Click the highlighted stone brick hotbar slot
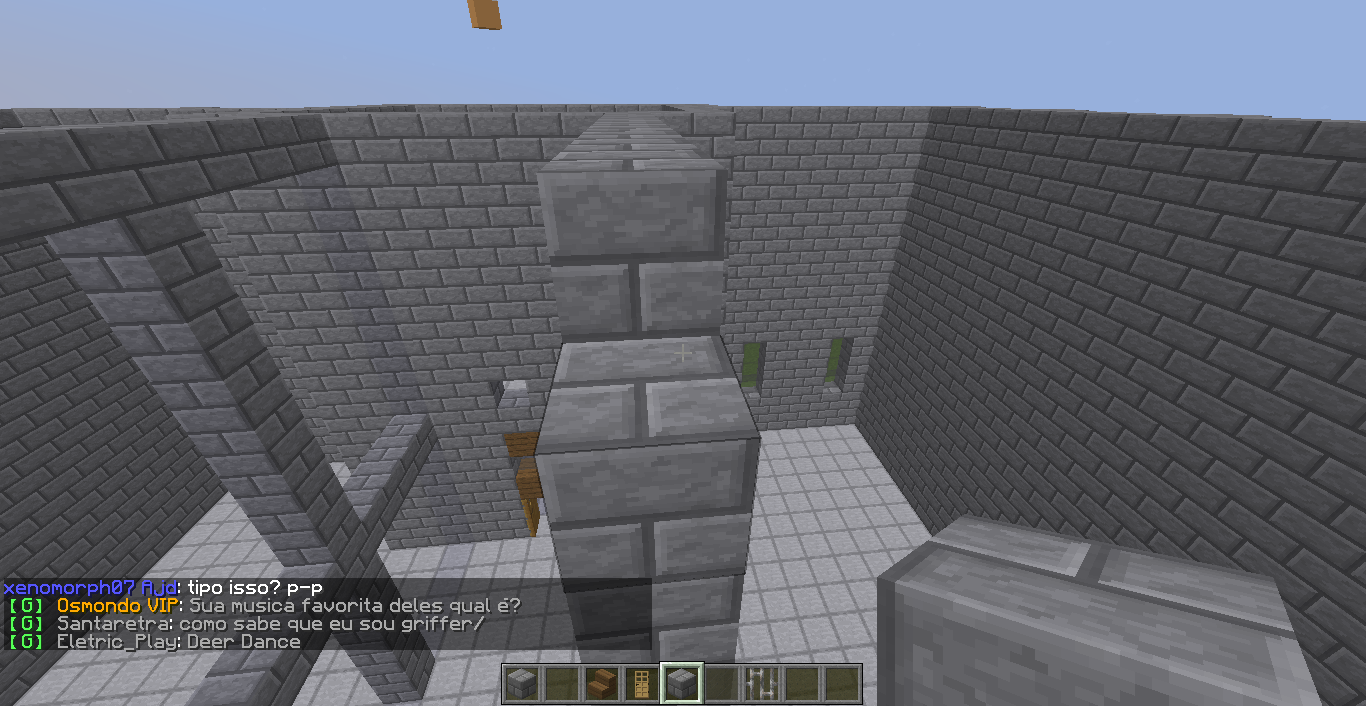Screen dimensions: 1366x706 click(x=682, y=684)
